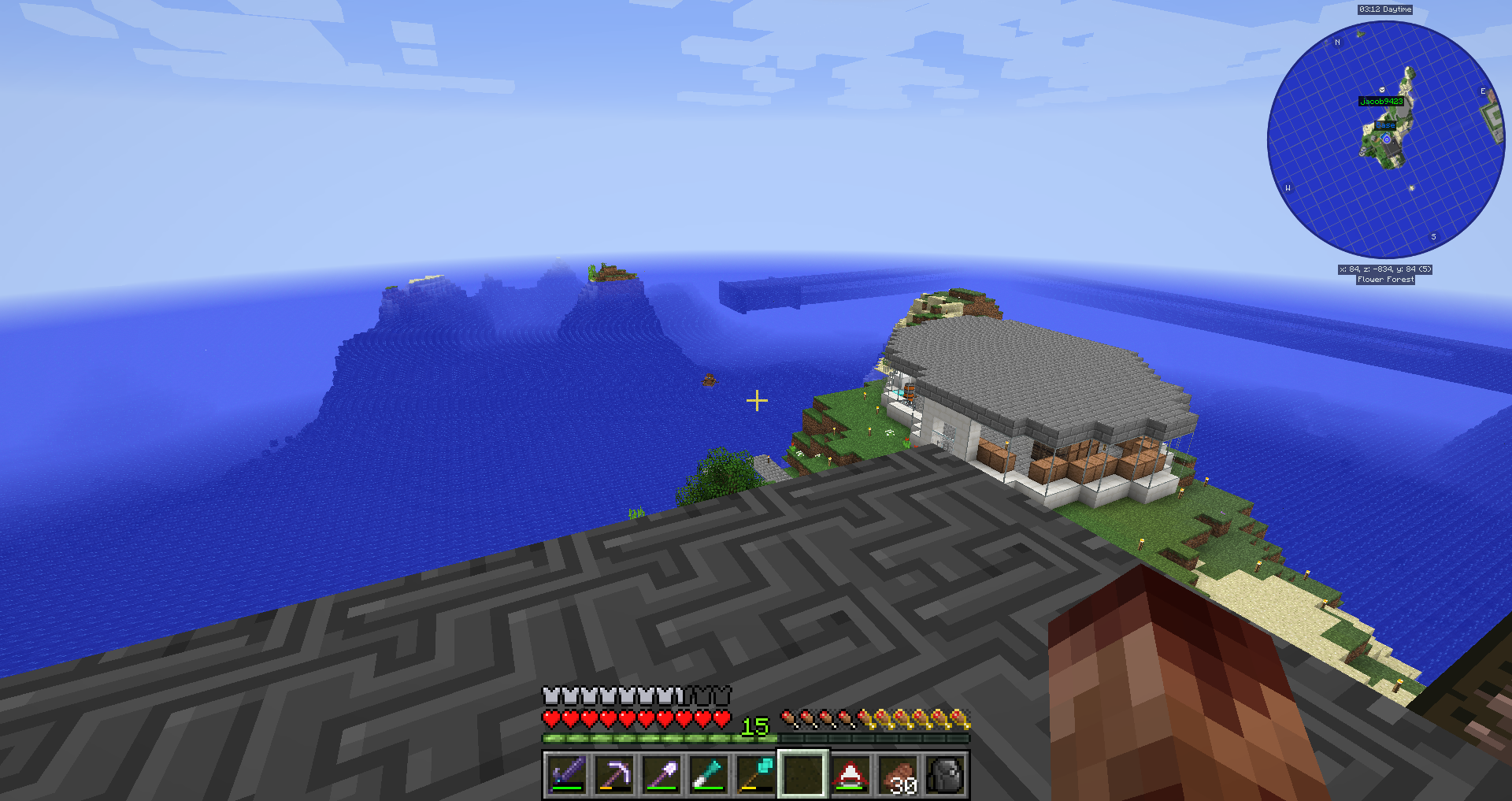Choose the food stack of 30
This screenshot has height=801, width=1512.
point(898,774)
